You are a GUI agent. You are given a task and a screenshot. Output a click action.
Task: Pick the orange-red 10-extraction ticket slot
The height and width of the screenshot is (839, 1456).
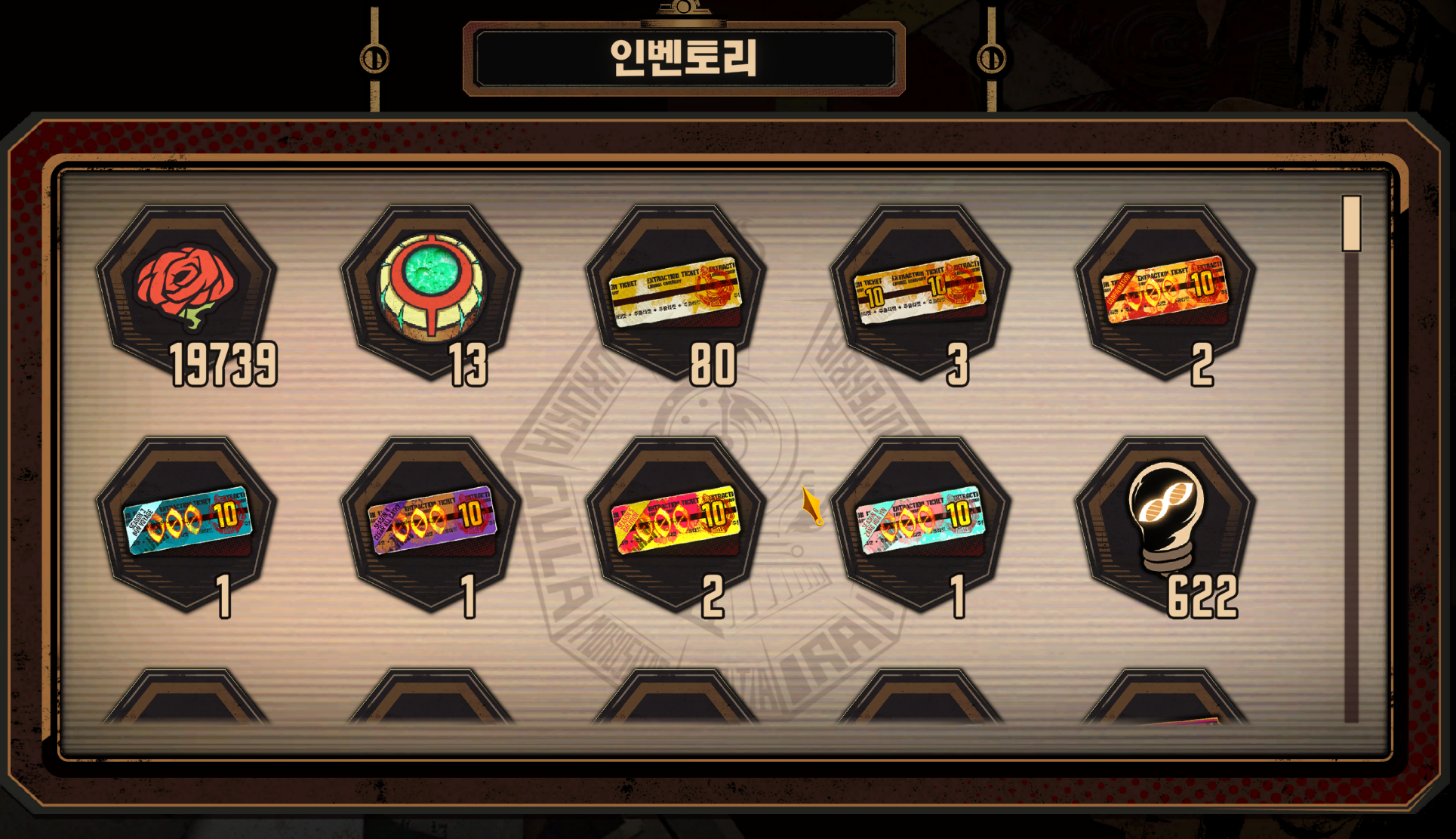pos(1165,291)
